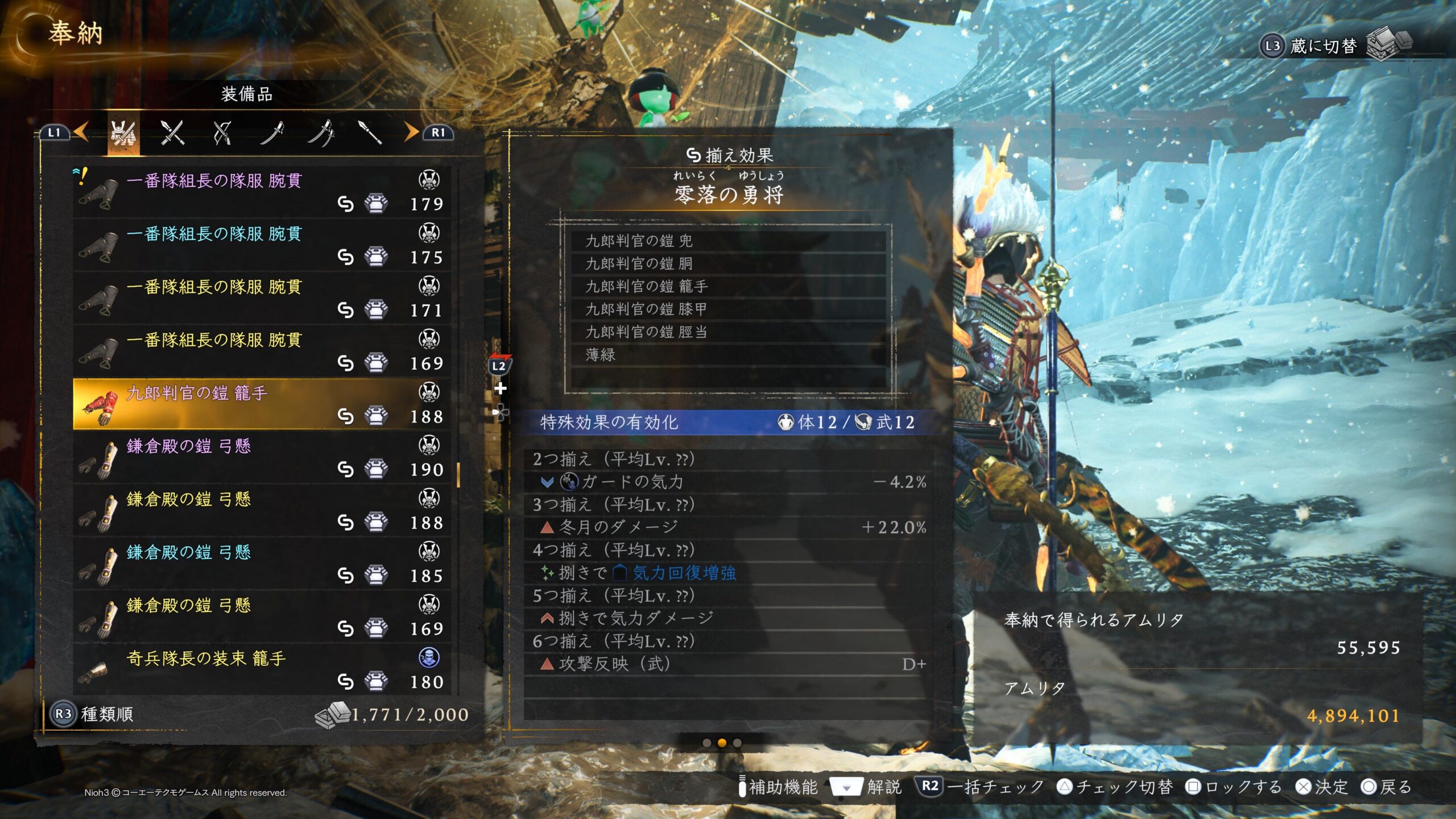Change sort order via 種類順
The height and width of the screenshot is (819, 1456).
pyautogui.click(x=93, y=714)
